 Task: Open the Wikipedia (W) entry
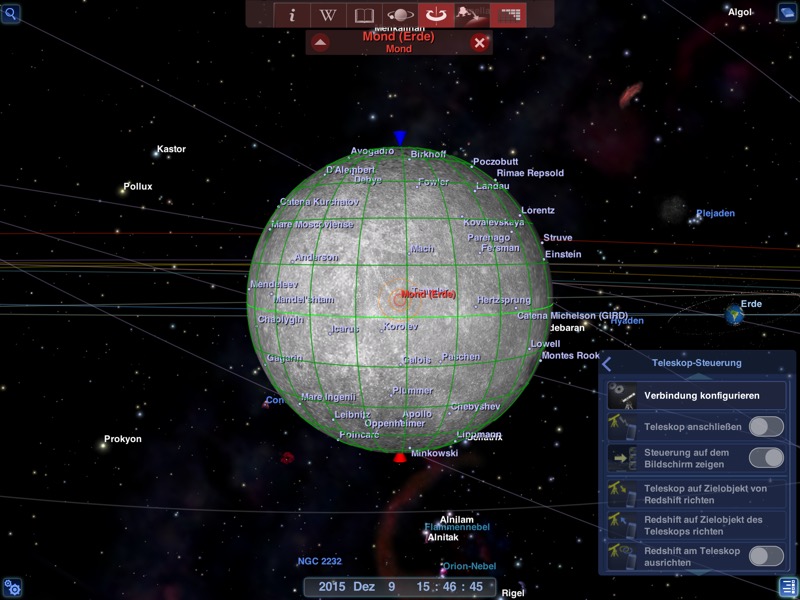(328, 15)
